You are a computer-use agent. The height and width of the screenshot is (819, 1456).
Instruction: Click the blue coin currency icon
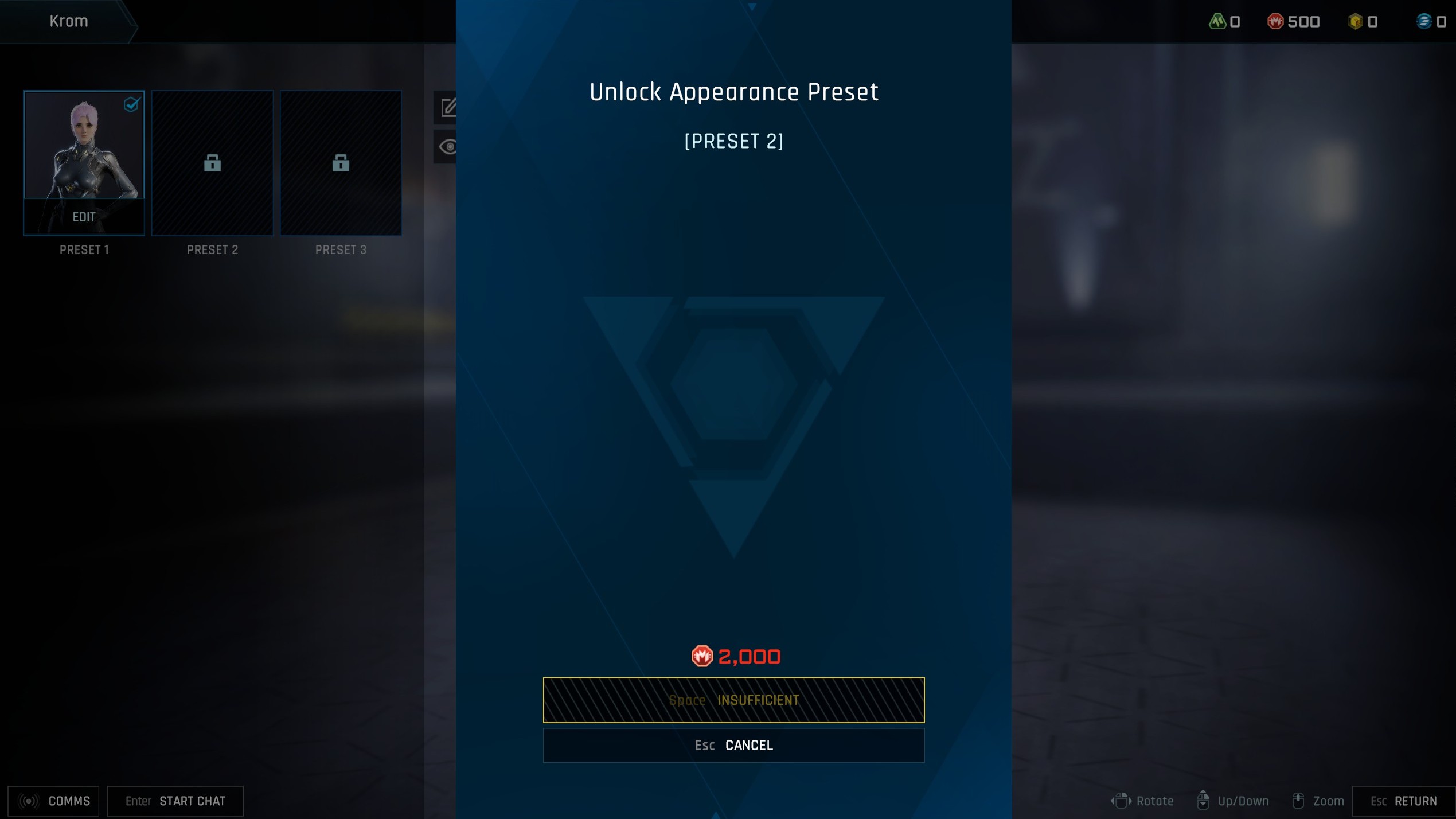[x=1426, y=21]
